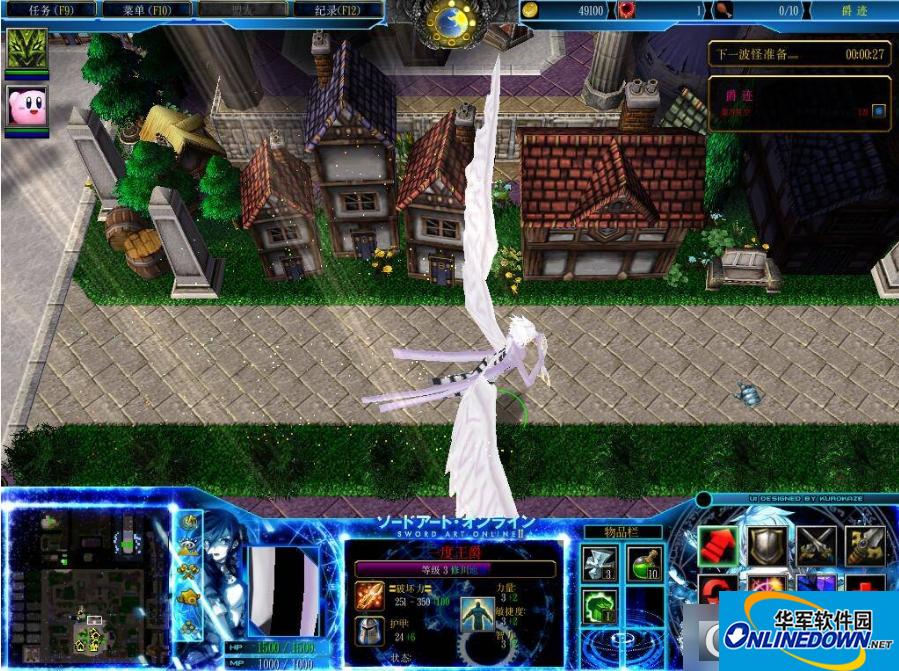Collapse the 爵迹 scoreboard with its blue button
The height and width of the screenshot is (671, 899).
[x=878, y=111]
